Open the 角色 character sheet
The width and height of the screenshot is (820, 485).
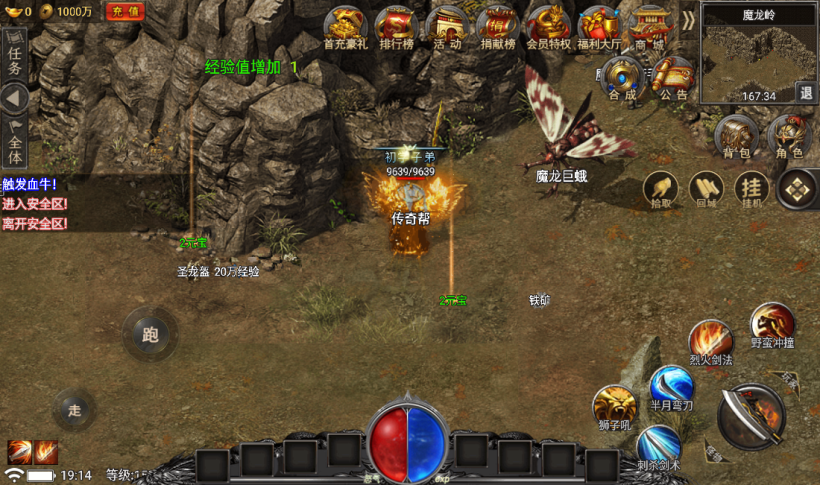click(789, 136)
